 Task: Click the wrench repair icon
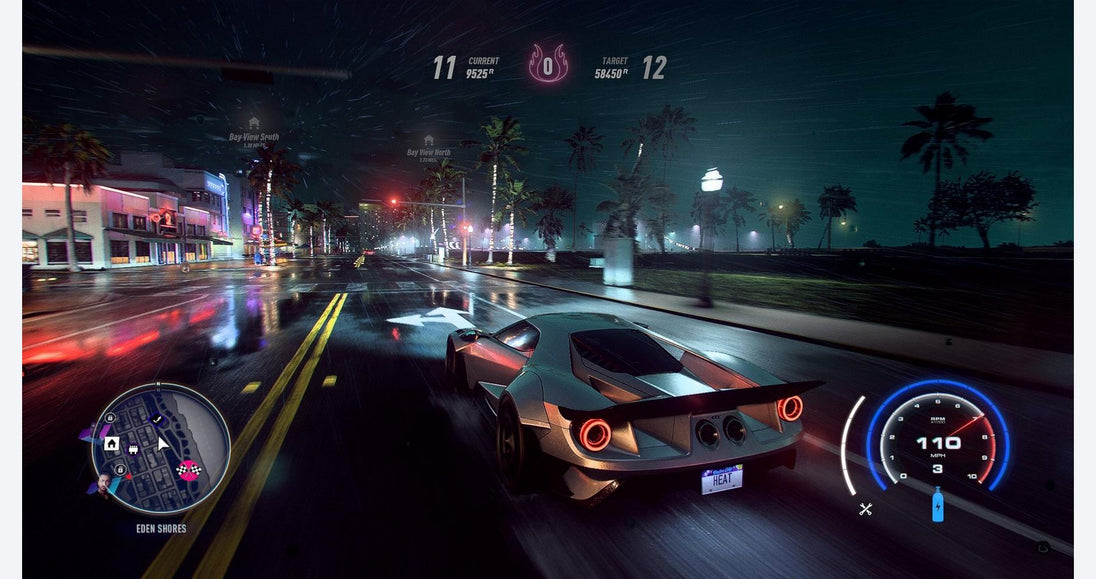click(866, 509)
